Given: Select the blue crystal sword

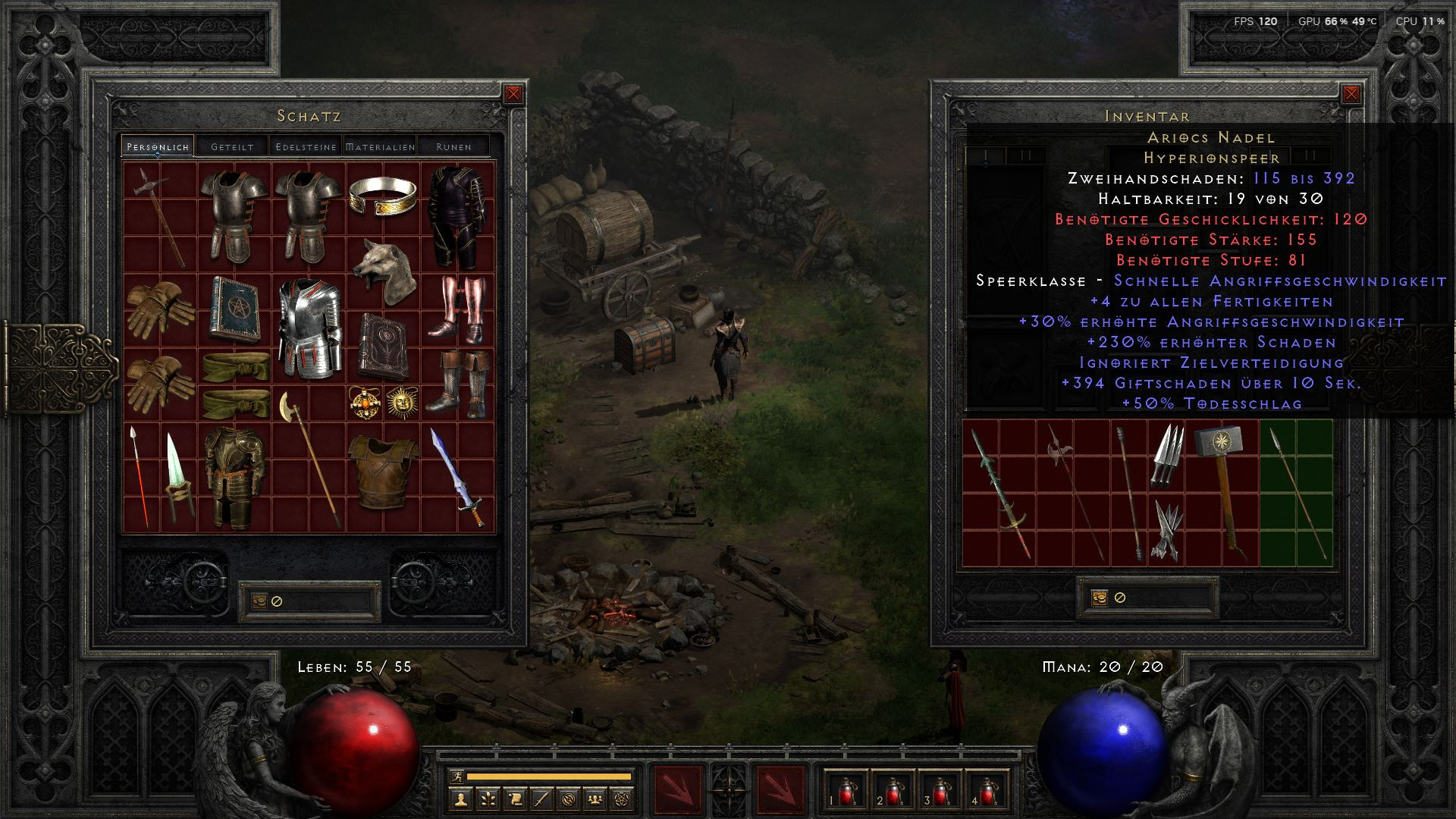Looking at the screenshot, I should (x=457, y=477).
